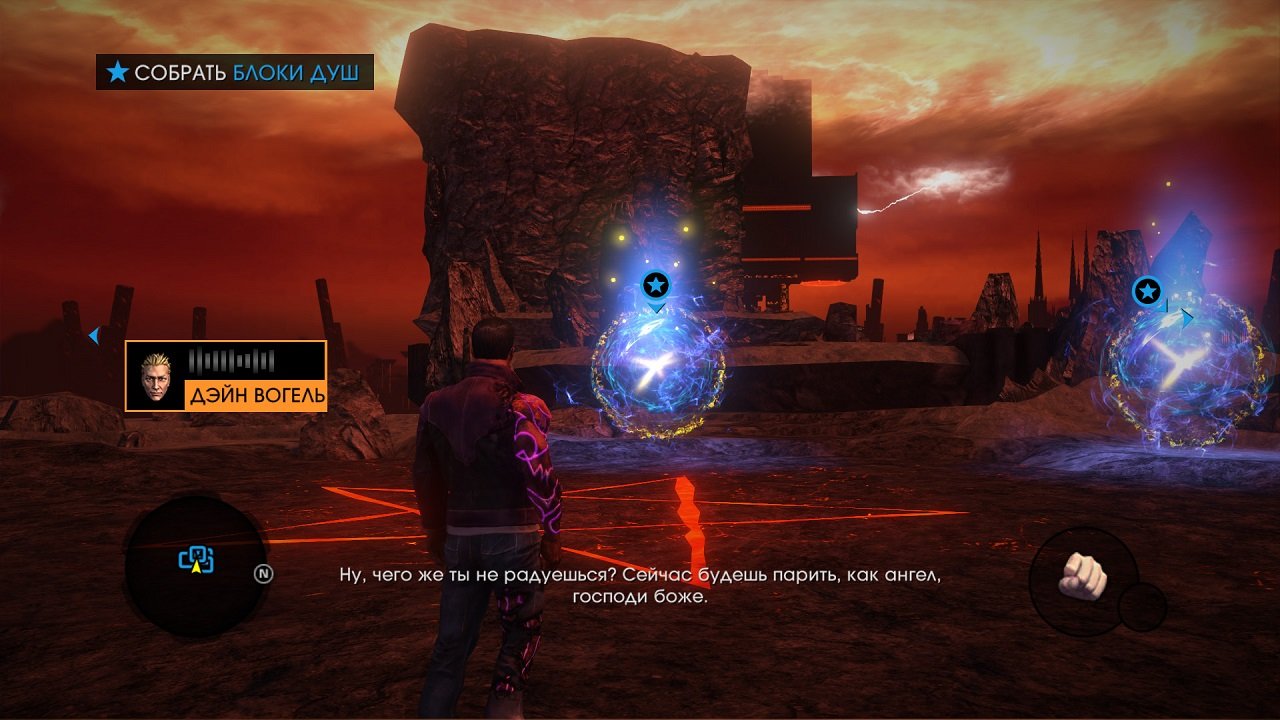Click the star marker above the left soul cluster
This screenshot has width=1280, height=720.
pos(655,284)
